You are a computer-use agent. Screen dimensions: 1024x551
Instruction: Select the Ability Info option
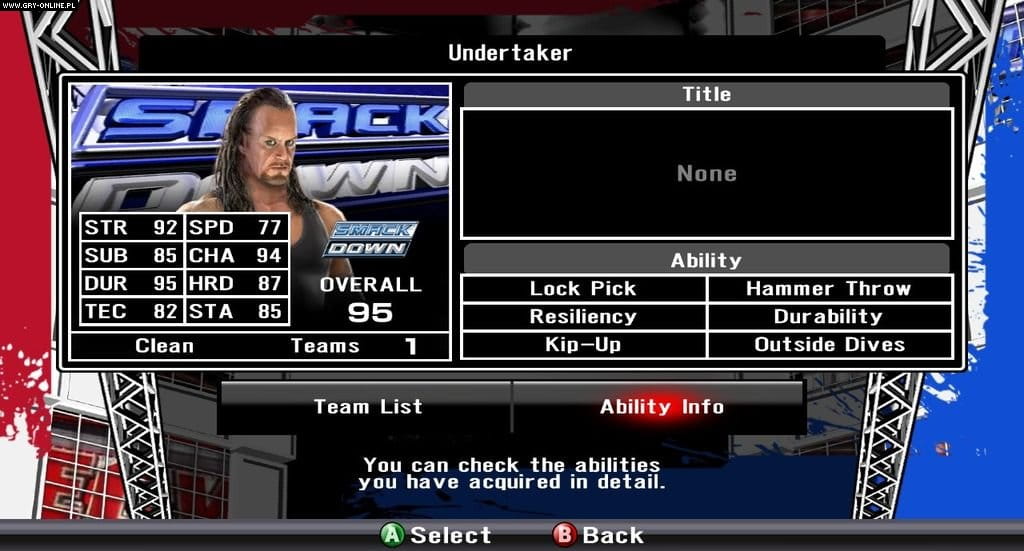tap(661, 406)
